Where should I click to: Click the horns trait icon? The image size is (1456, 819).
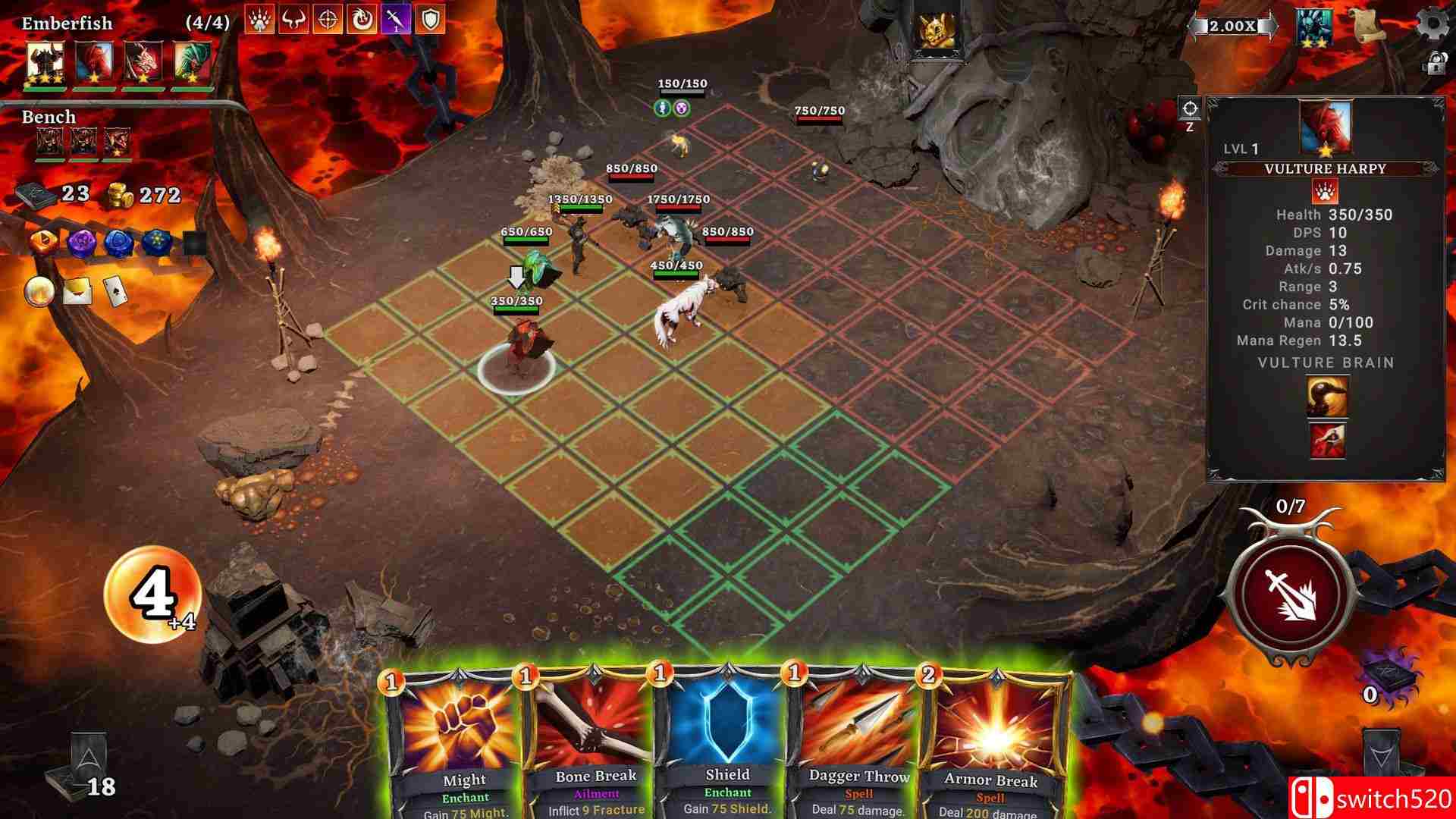pos(293,20)
